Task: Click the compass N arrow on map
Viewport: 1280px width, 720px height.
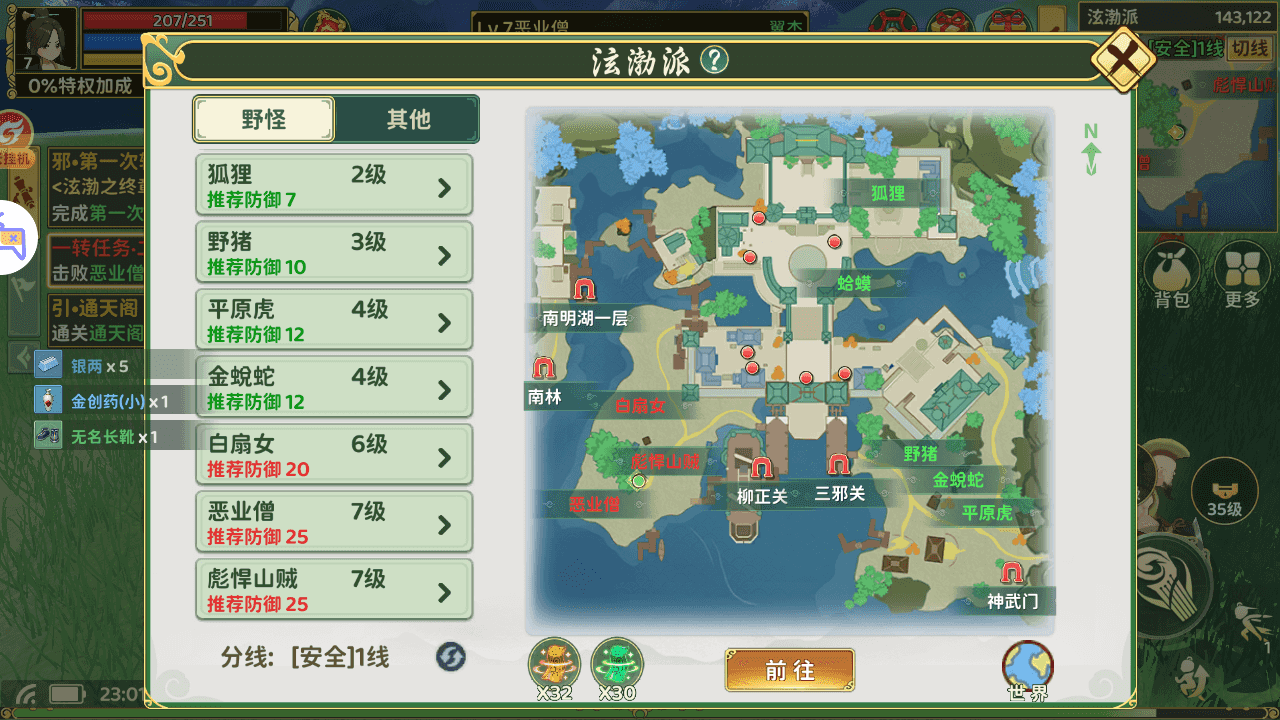Action: [1090, 148]
